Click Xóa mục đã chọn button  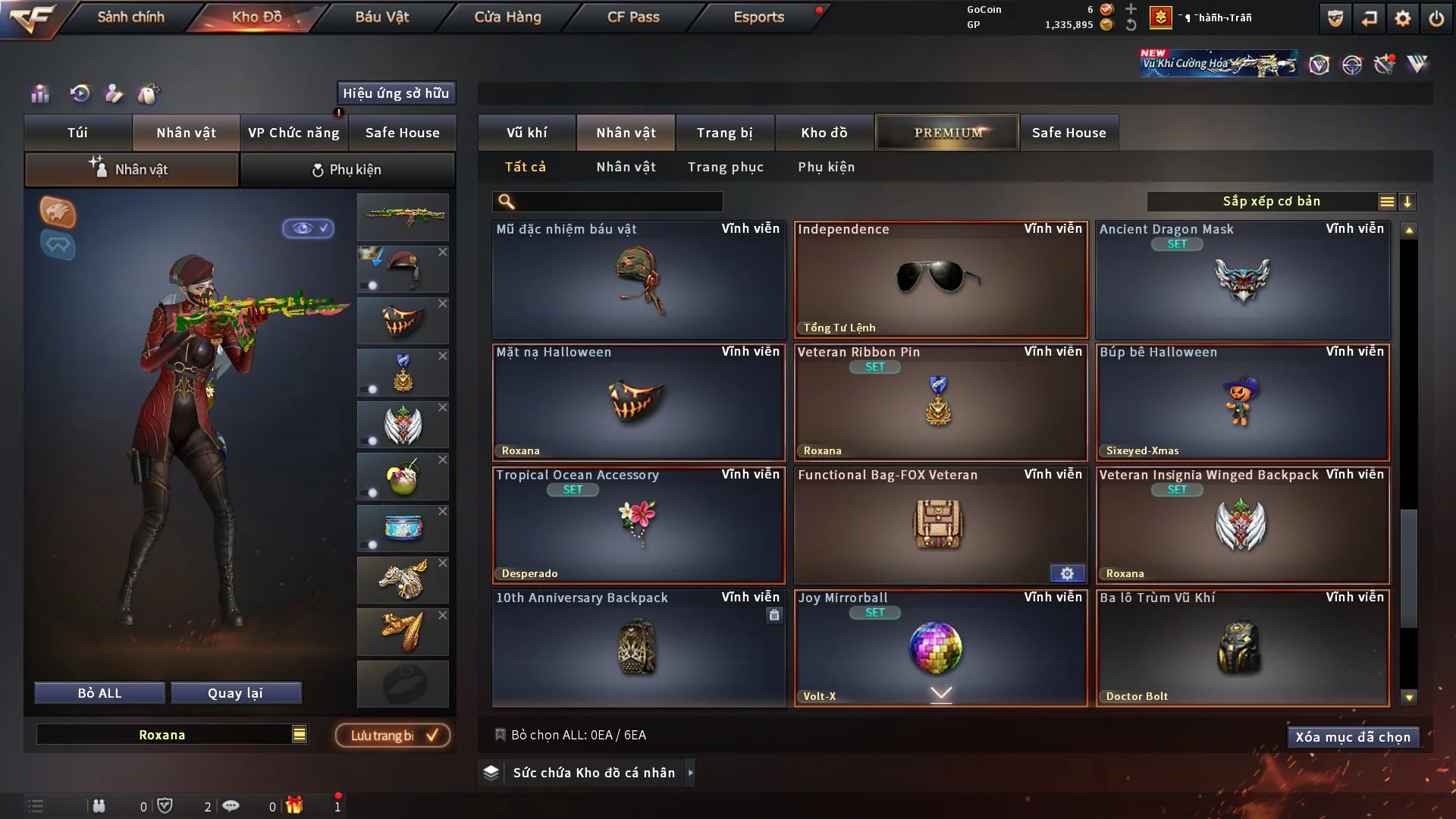pos(1352,737)
